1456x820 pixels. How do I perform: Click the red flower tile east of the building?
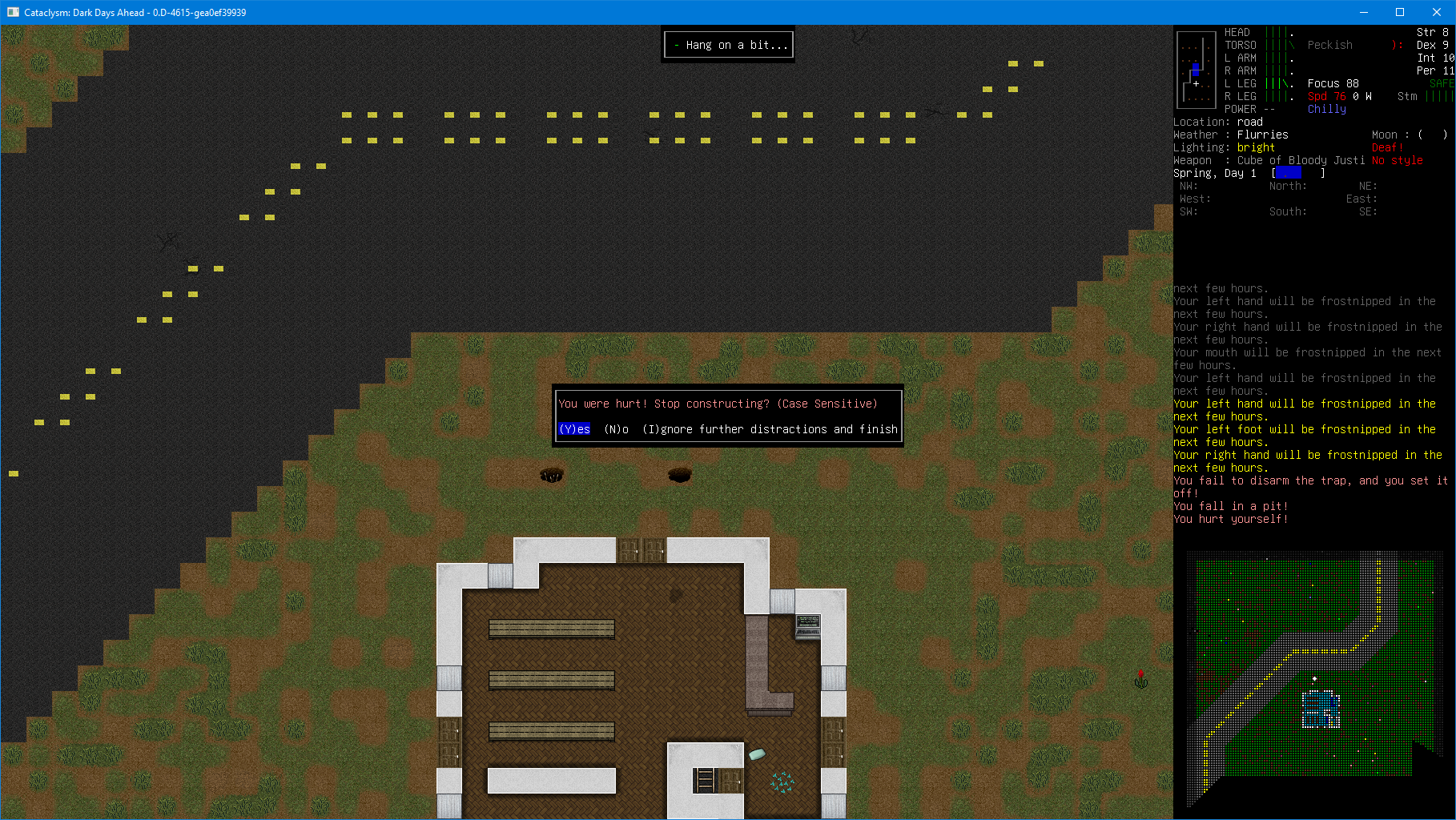(x=1140, y=678)
